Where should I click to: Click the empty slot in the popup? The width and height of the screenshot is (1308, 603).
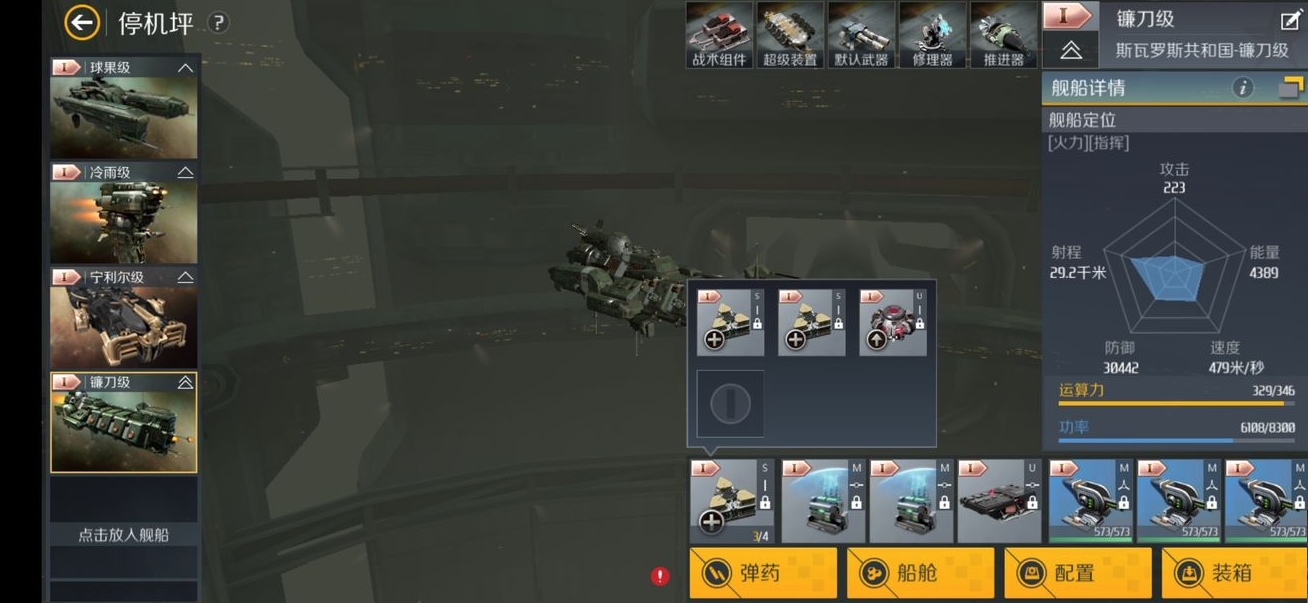[x=730, y=404]
